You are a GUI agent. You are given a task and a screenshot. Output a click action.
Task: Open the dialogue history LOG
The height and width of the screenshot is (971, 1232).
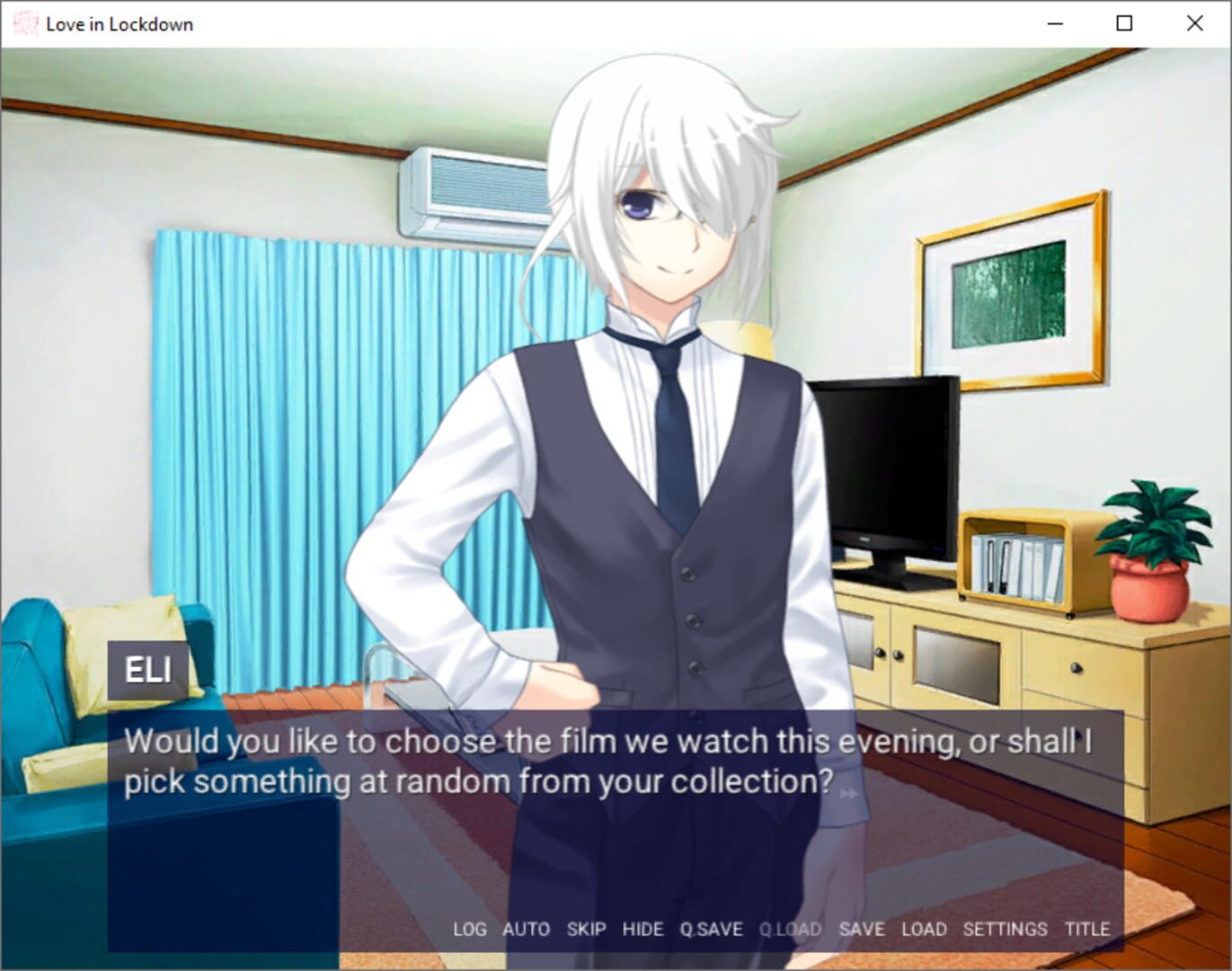tap(471, 929)
